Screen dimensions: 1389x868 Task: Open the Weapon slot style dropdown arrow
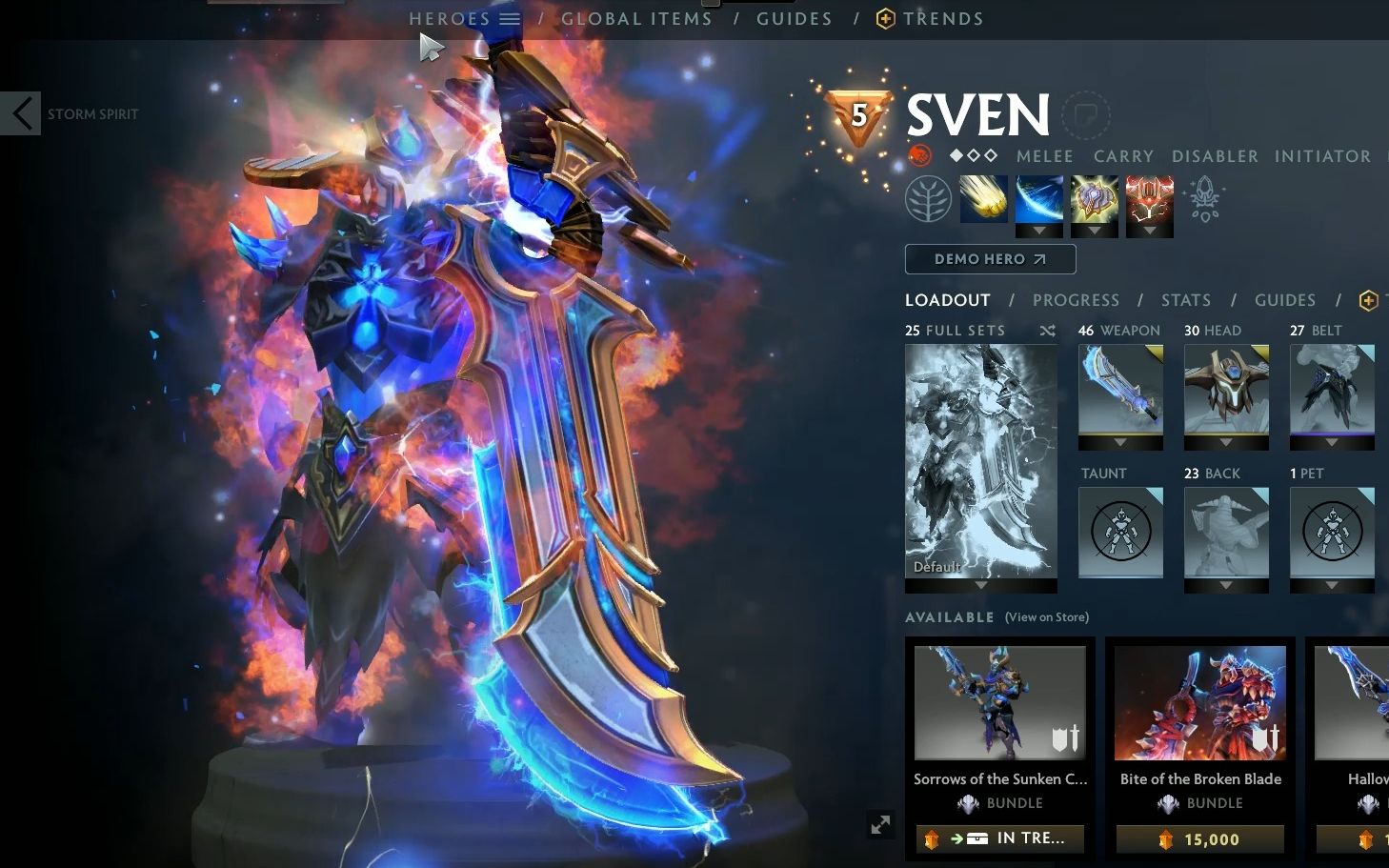(1119, 444)
